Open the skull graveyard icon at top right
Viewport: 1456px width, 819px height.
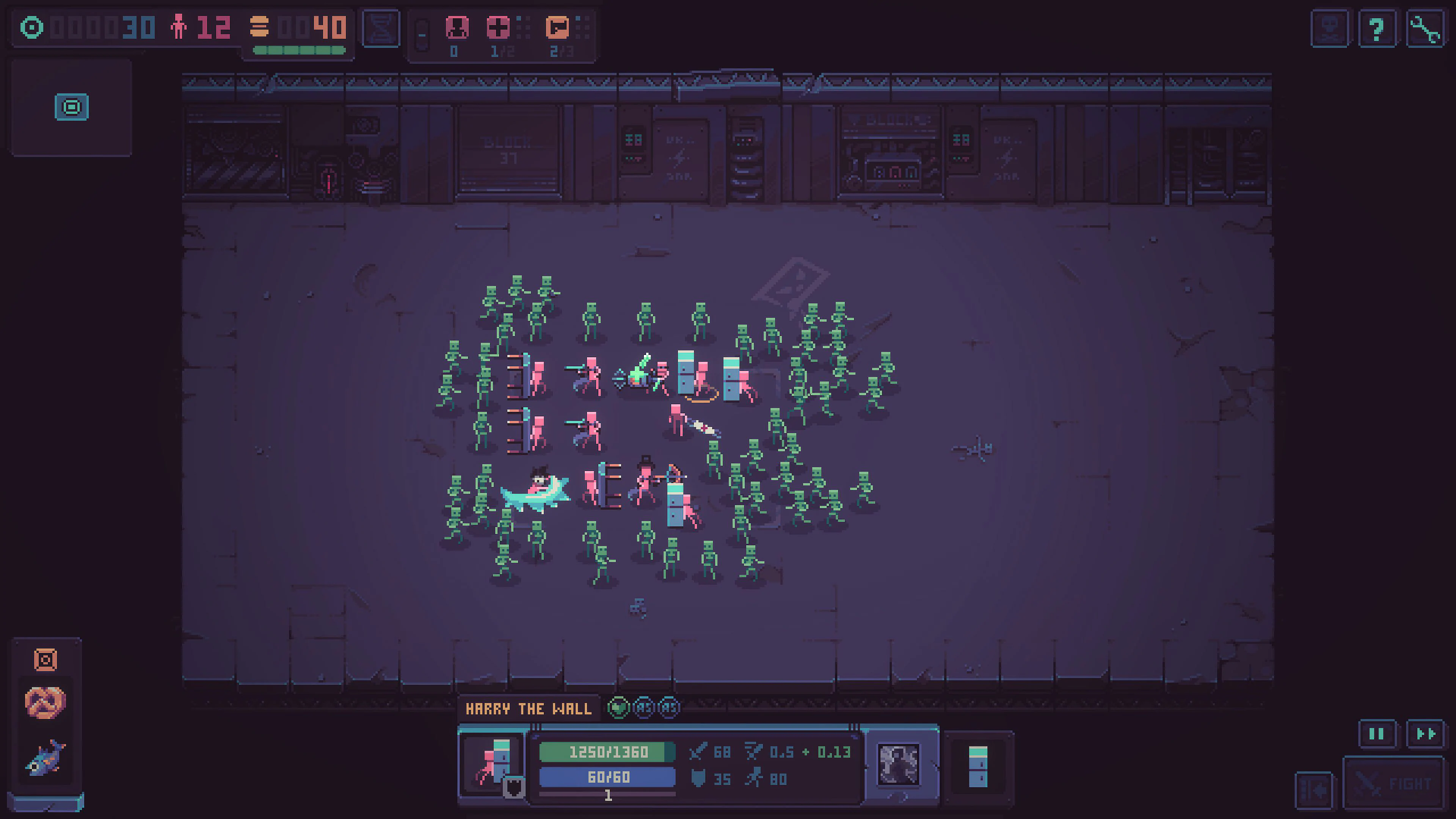point(1329,28)
